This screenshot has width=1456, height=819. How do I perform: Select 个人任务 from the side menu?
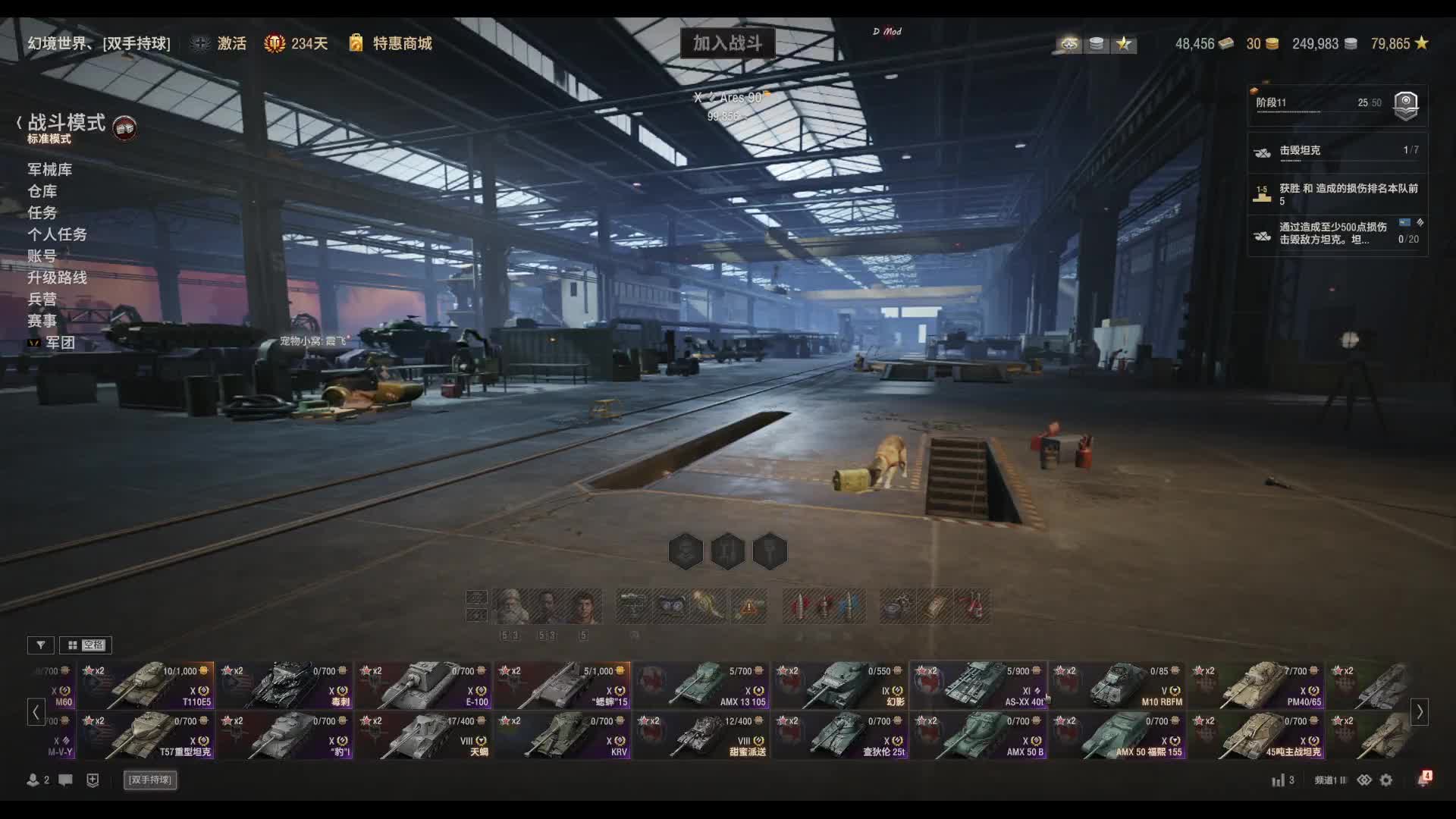pos(57,234)
